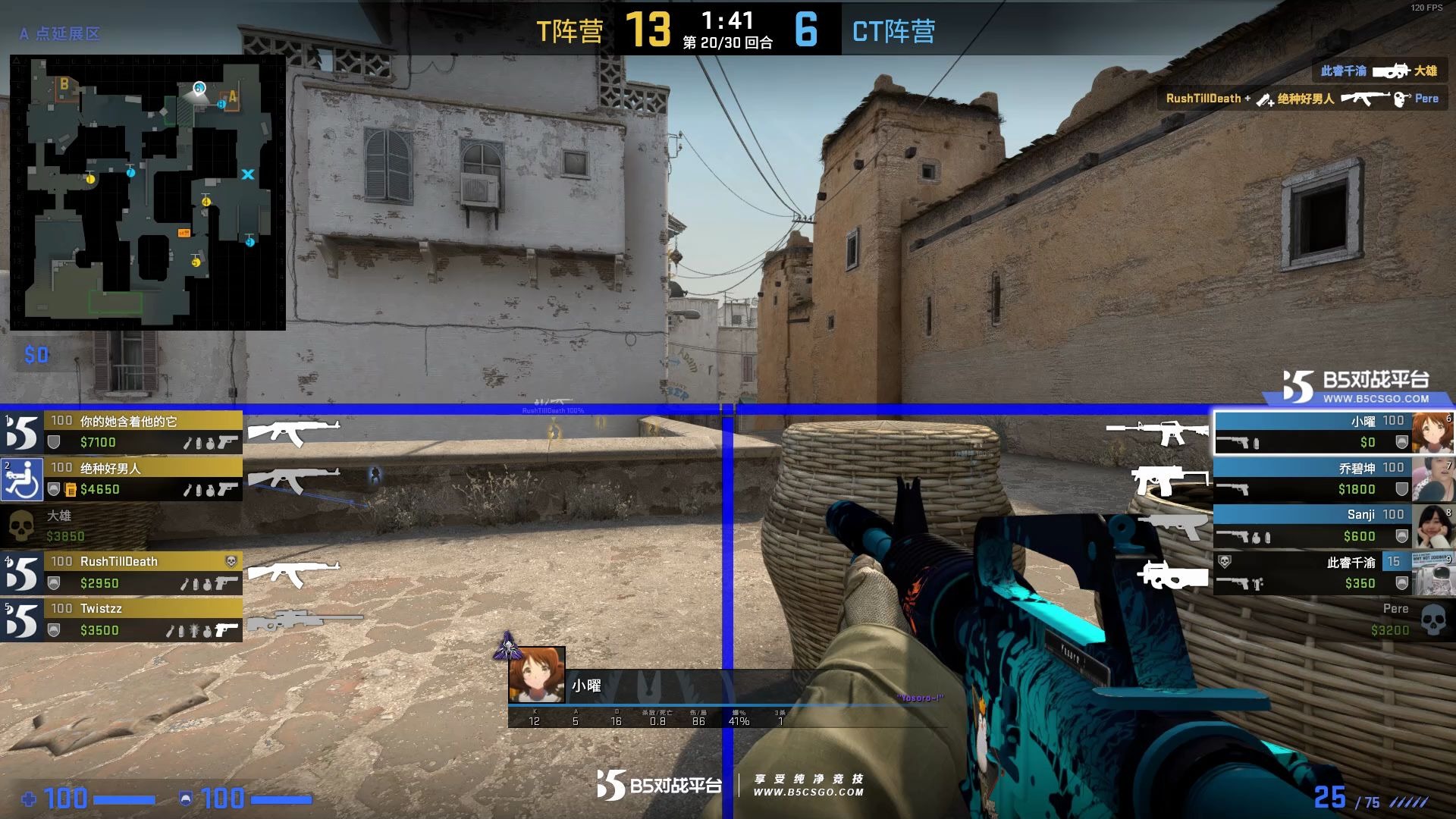Click the grenade icon in Sanji's loadout

(x=1256, y=538)
